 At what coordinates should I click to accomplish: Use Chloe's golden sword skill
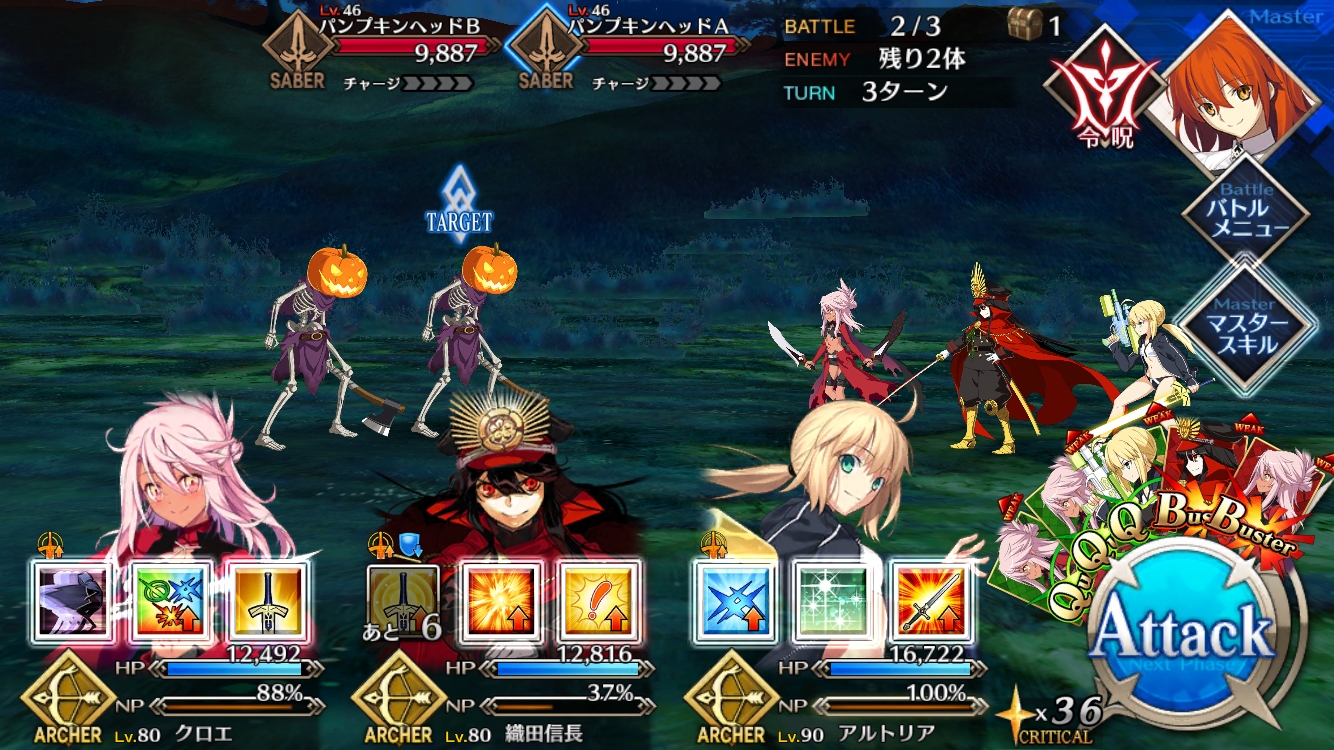click(267, 600)
